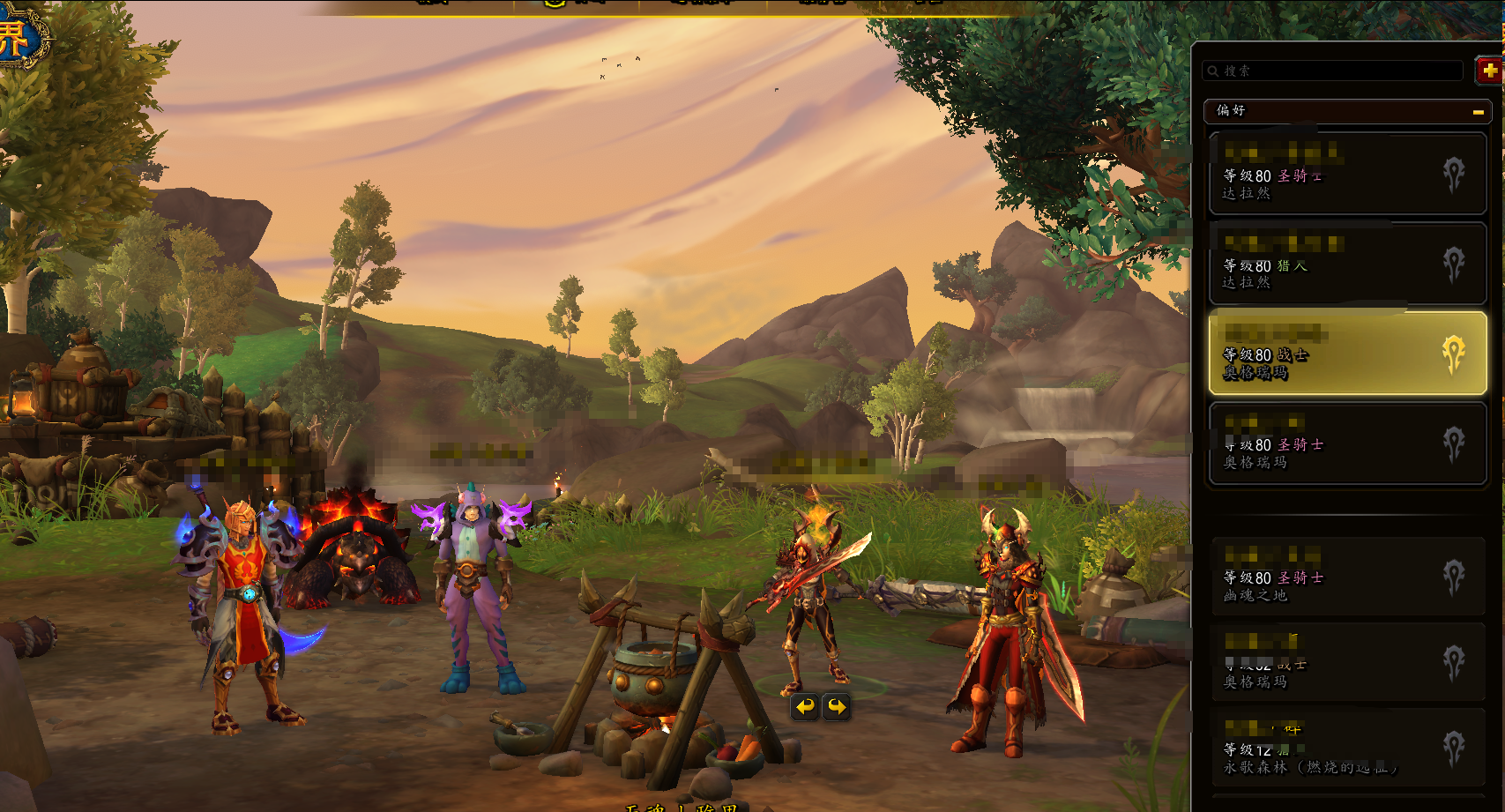Choose the level 12 character in 永歌森林
The width and height of the screenshot is (1505, 812).
tap(1347, 750)
